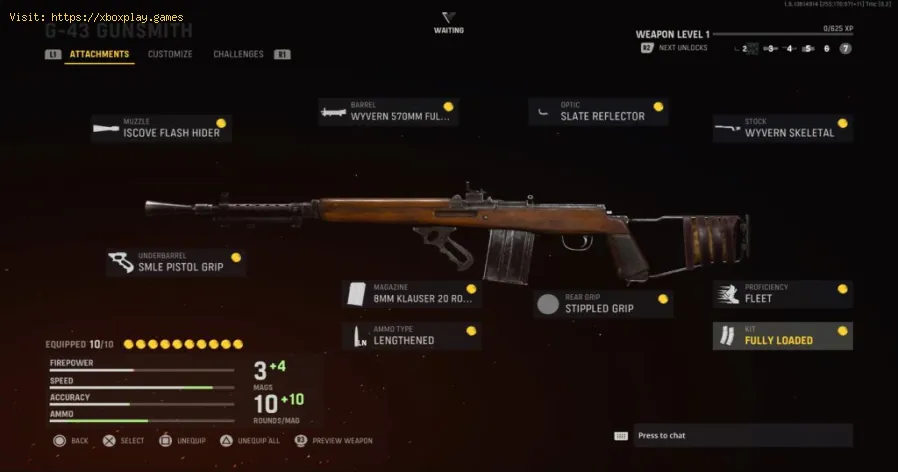Choose the Wyvern 570mm barrel slot
This screenshot has height=472, width=898.
tap(388, 112)
